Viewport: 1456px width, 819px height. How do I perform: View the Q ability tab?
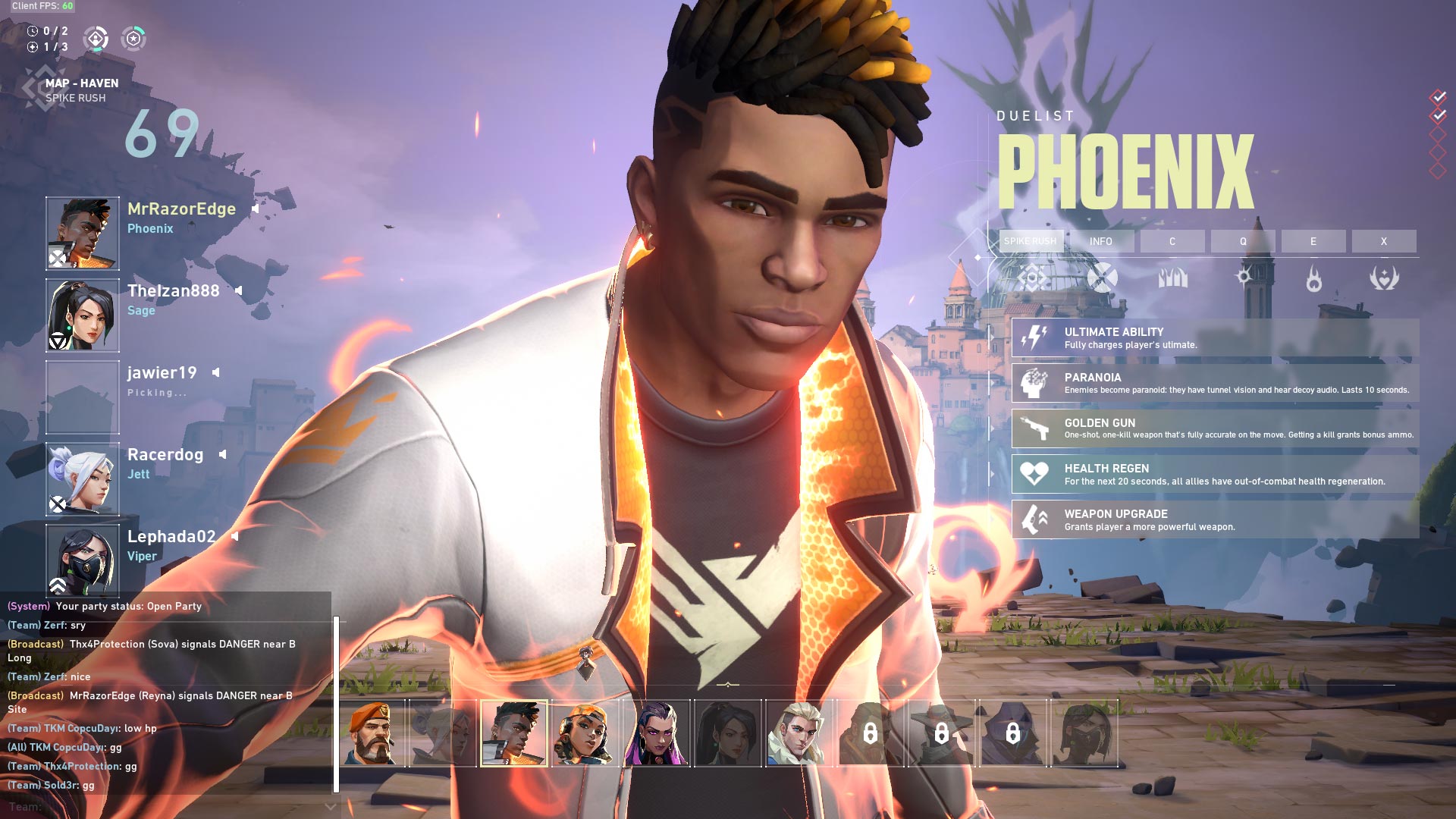(1243, 241)
